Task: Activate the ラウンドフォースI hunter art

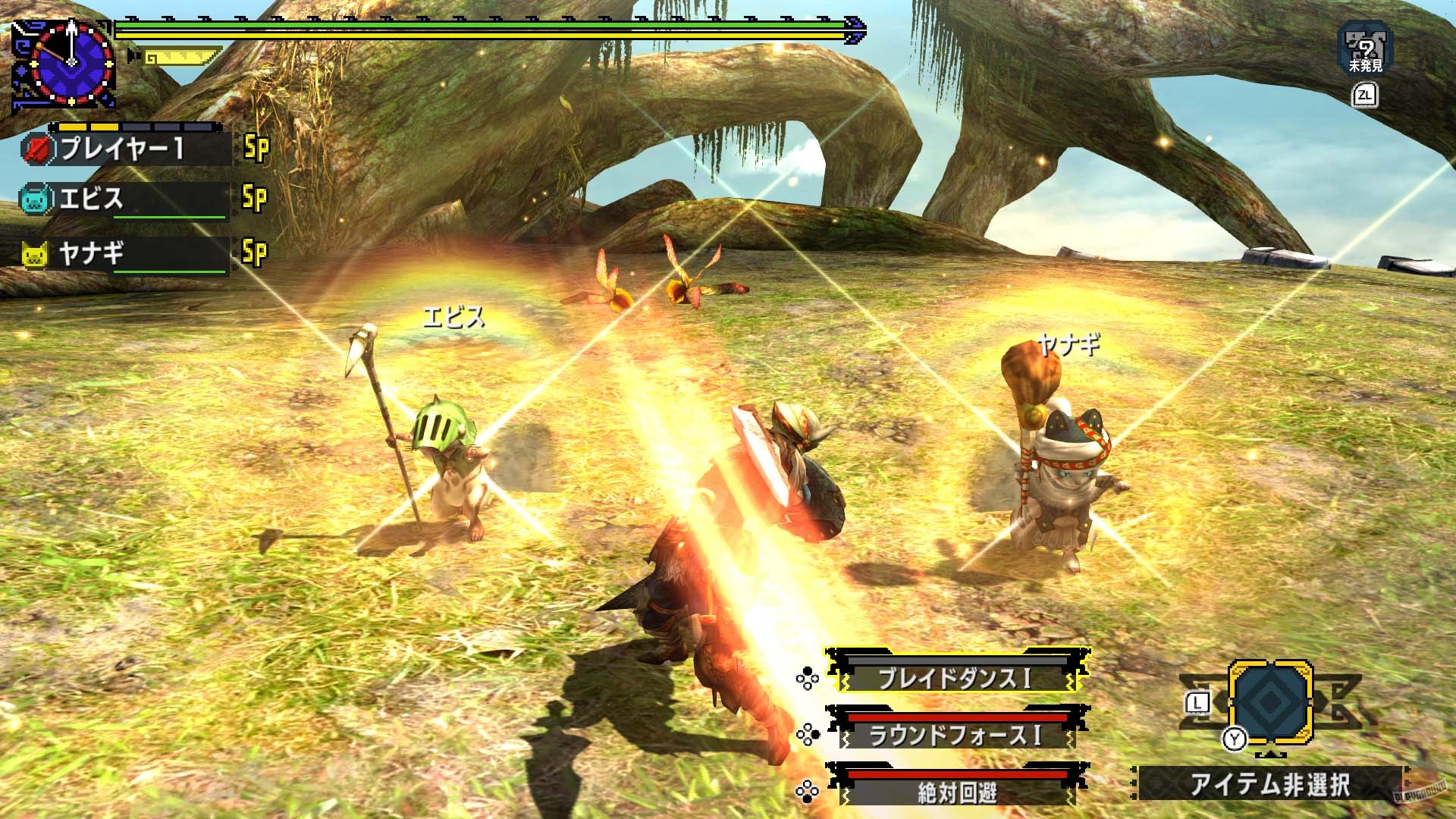Action: click(955, 734)
